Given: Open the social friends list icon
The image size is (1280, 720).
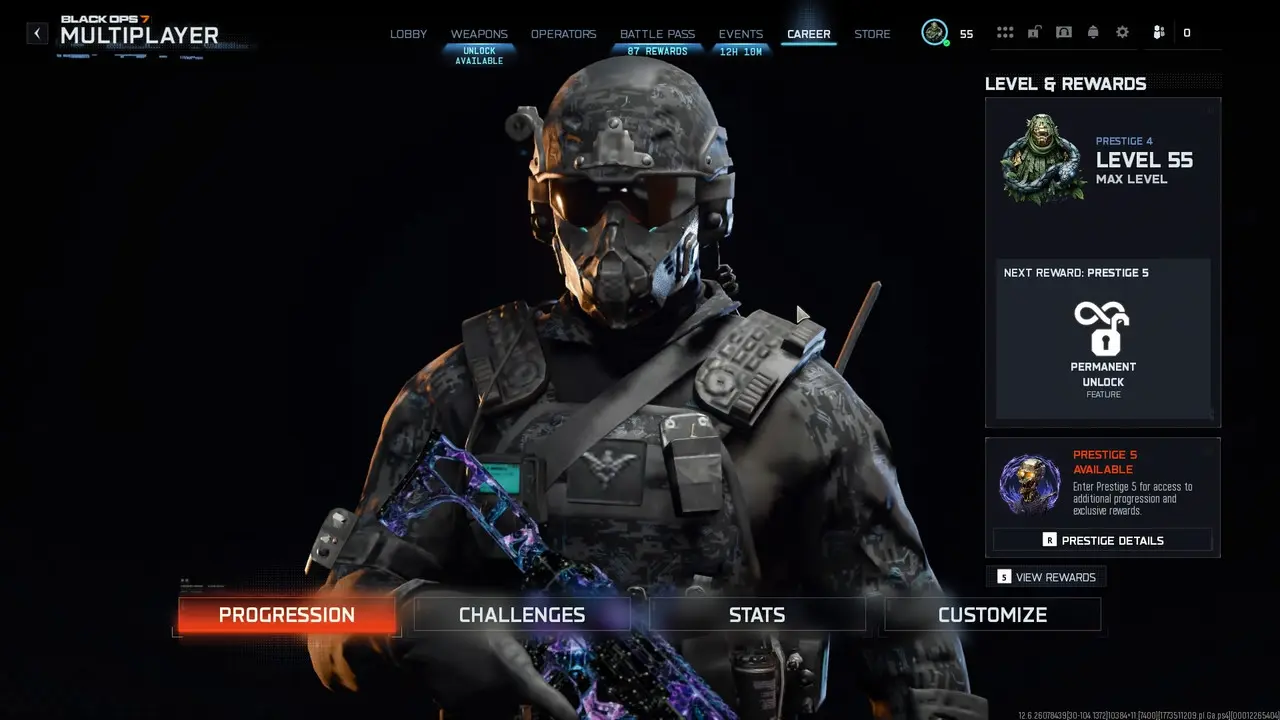Looking at the screenshot, I should (x=1159, y=33).
